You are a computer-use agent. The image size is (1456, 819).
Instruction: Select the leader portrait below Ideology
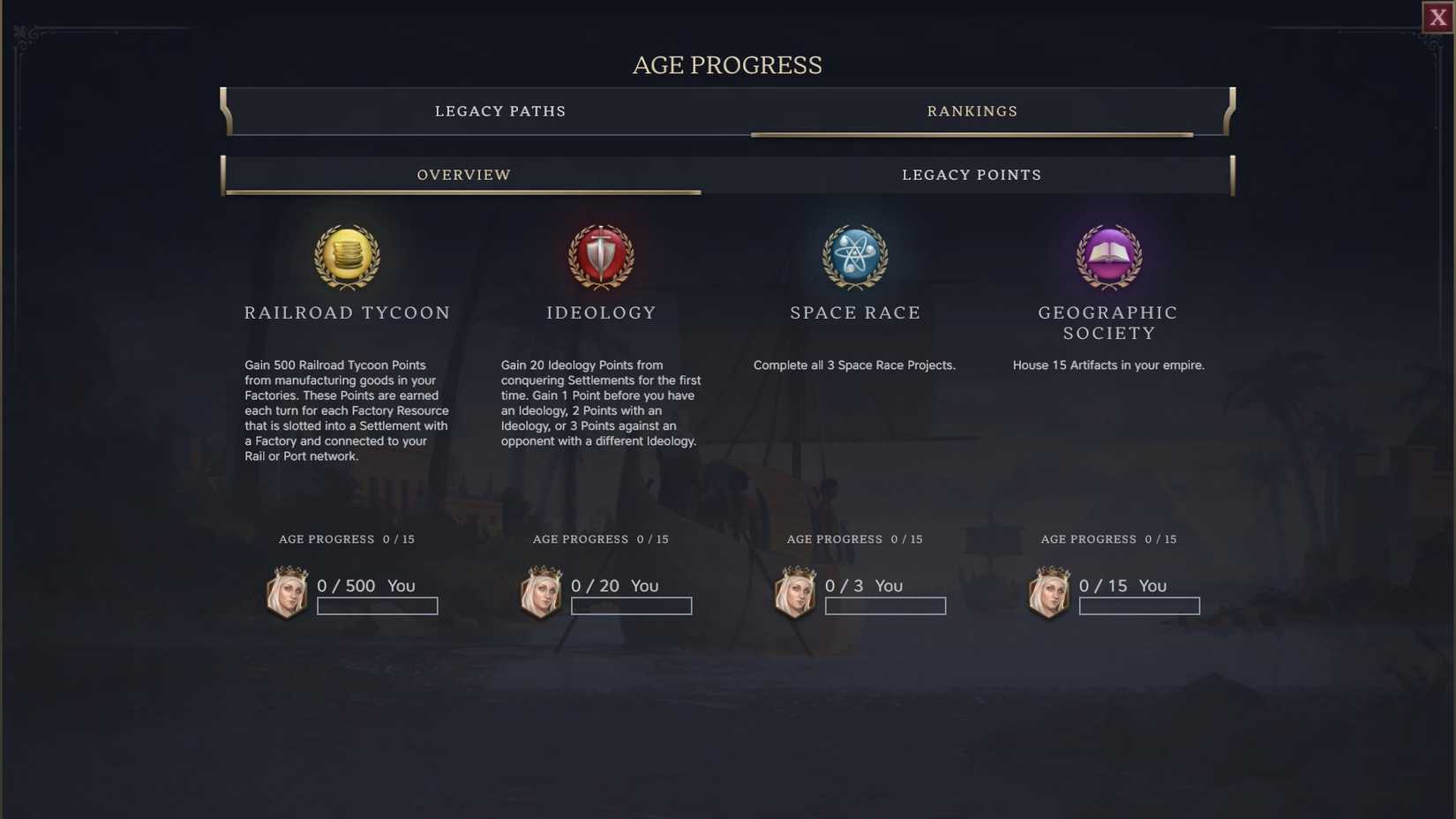(x=541, y=592)
